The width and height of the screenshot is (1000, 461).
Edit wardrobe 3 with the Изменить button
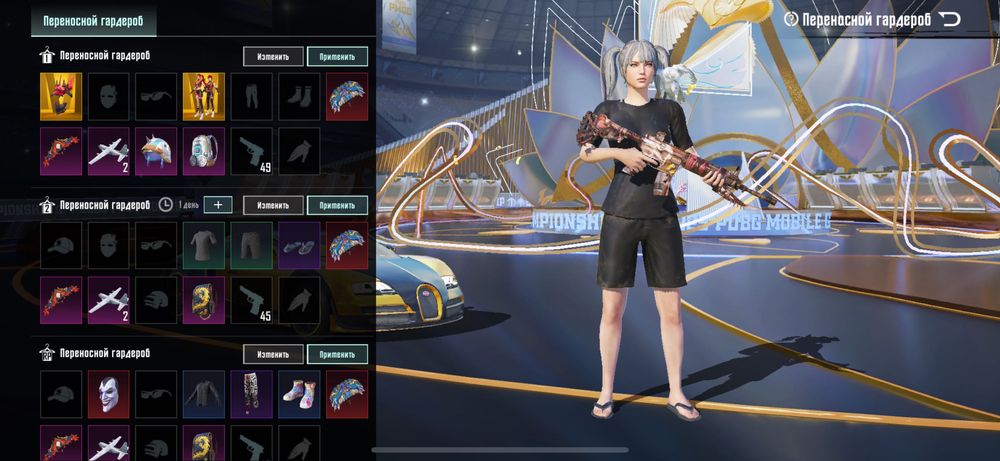pyautogui.click(x=273, y=354)
